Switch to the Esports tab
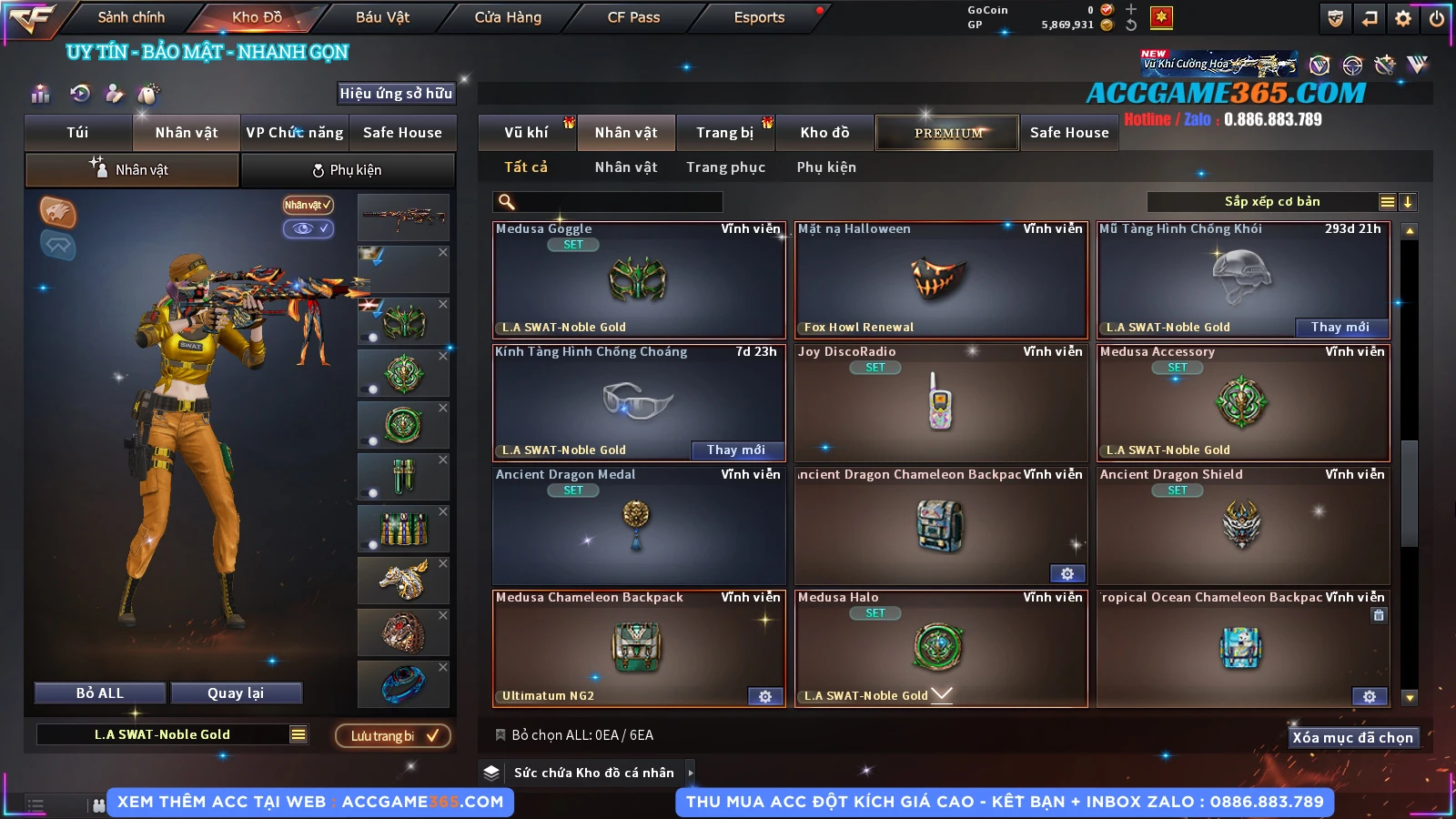1456x819 pixels. 759,17
